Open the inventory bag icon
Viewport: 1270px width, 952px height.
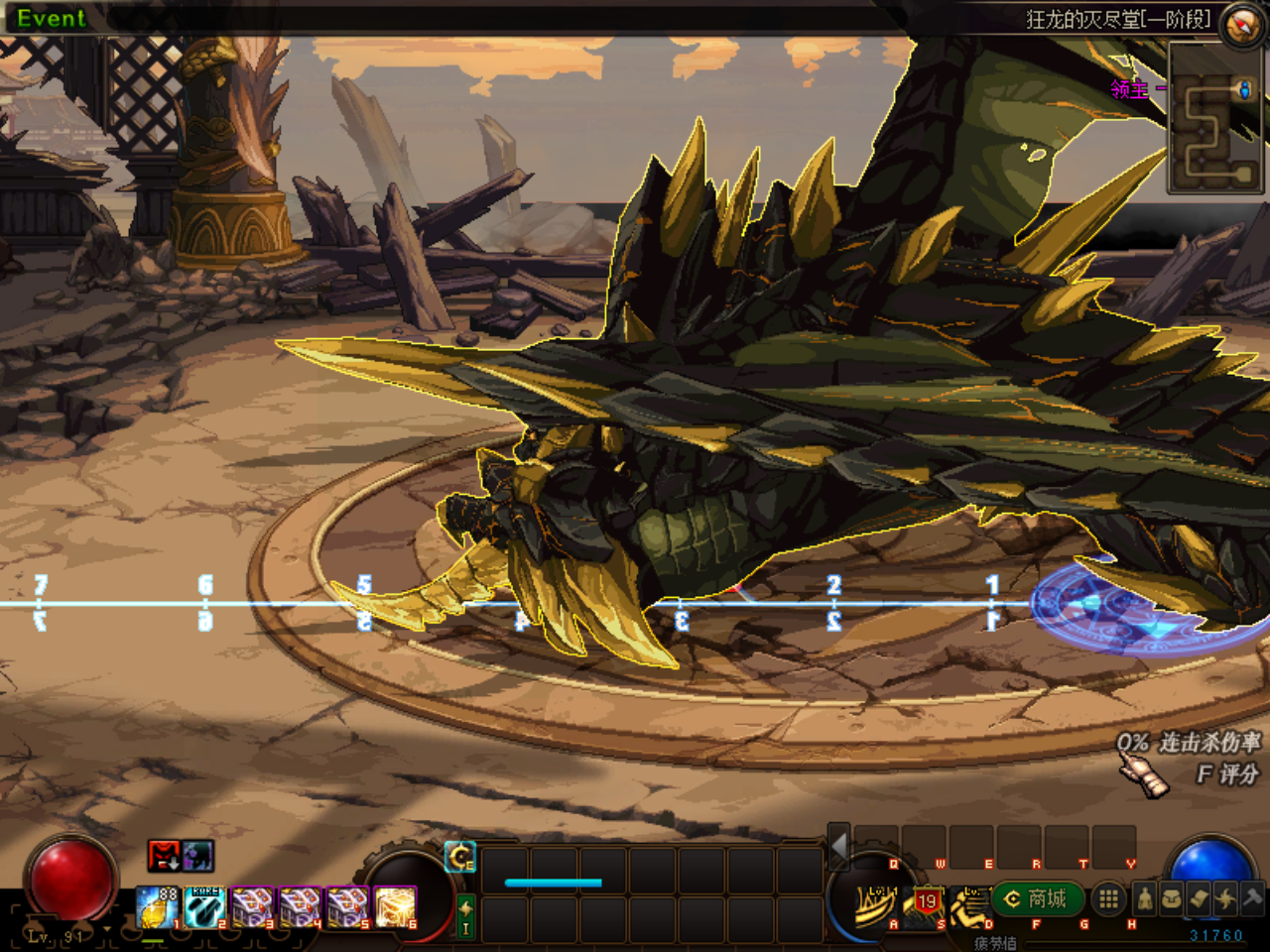coord(1171,899)
